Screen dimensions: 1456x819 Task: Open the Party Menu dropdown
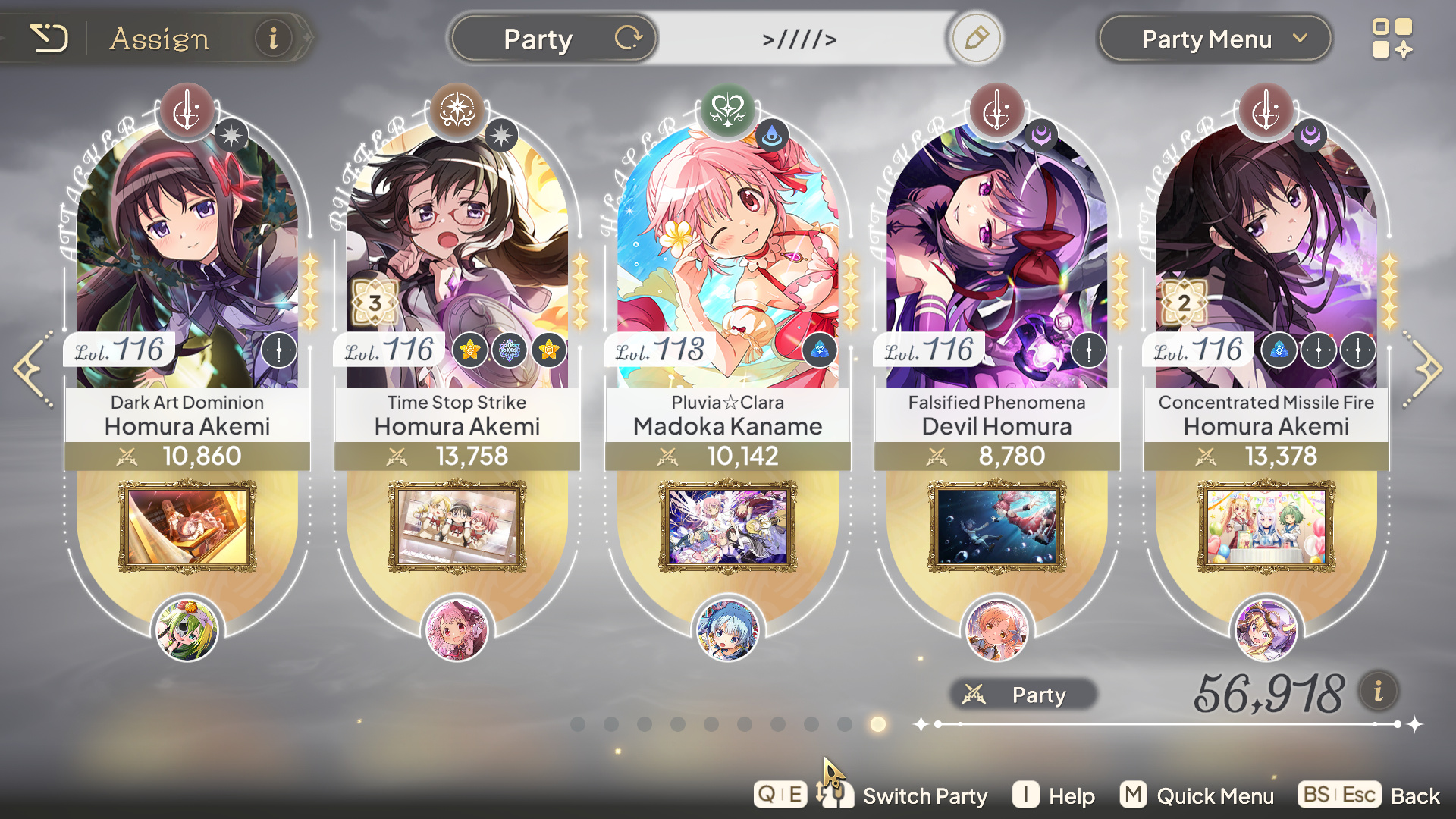point(1214,39)
